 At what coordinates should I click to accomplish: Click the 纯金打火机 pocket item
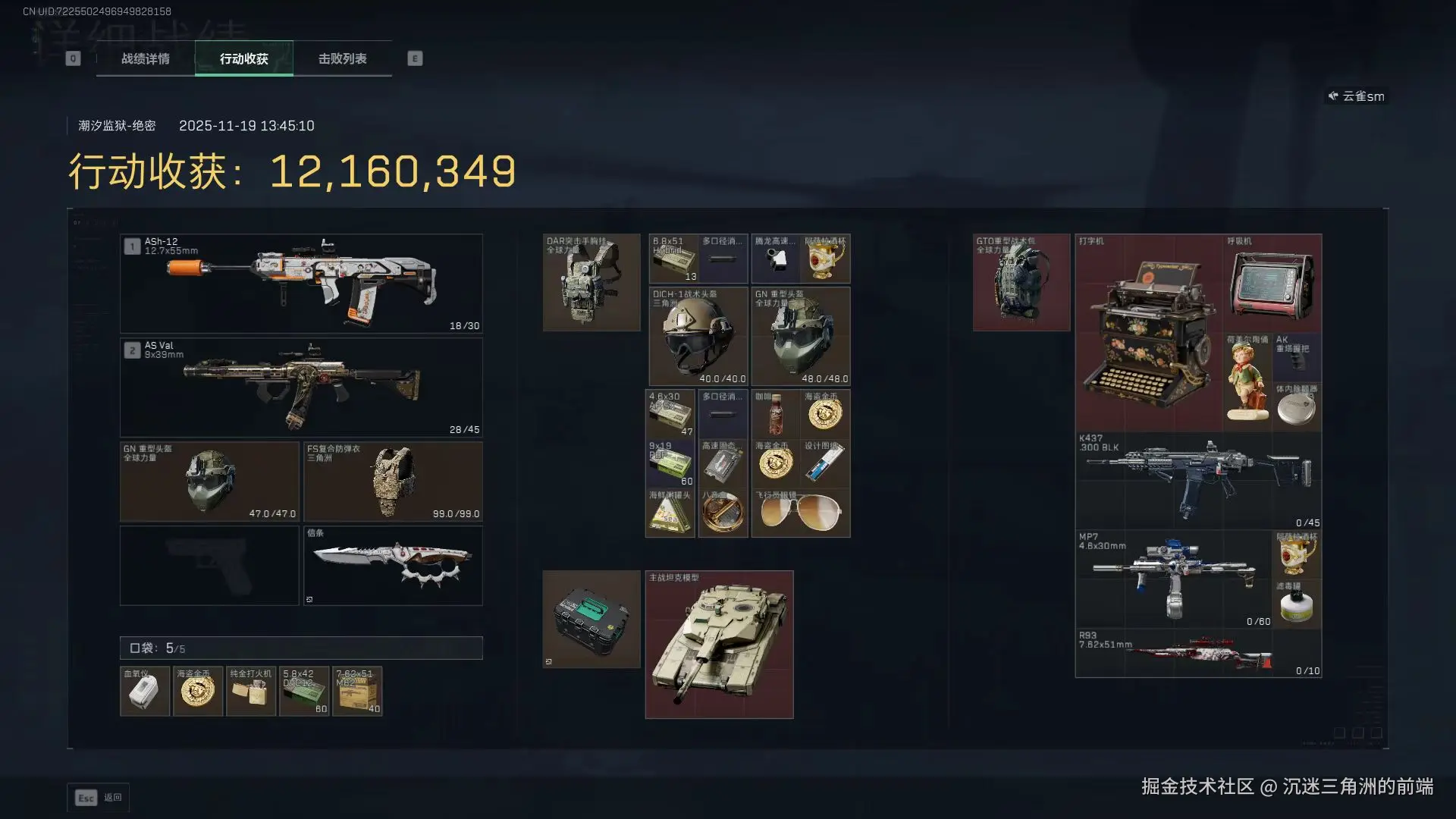pyautogui.click(x=251, y=691)
